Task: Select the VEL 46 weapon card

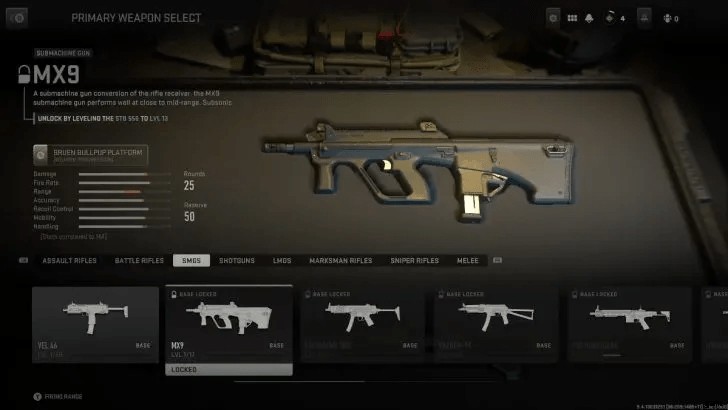Action: (x=95, y=323)
